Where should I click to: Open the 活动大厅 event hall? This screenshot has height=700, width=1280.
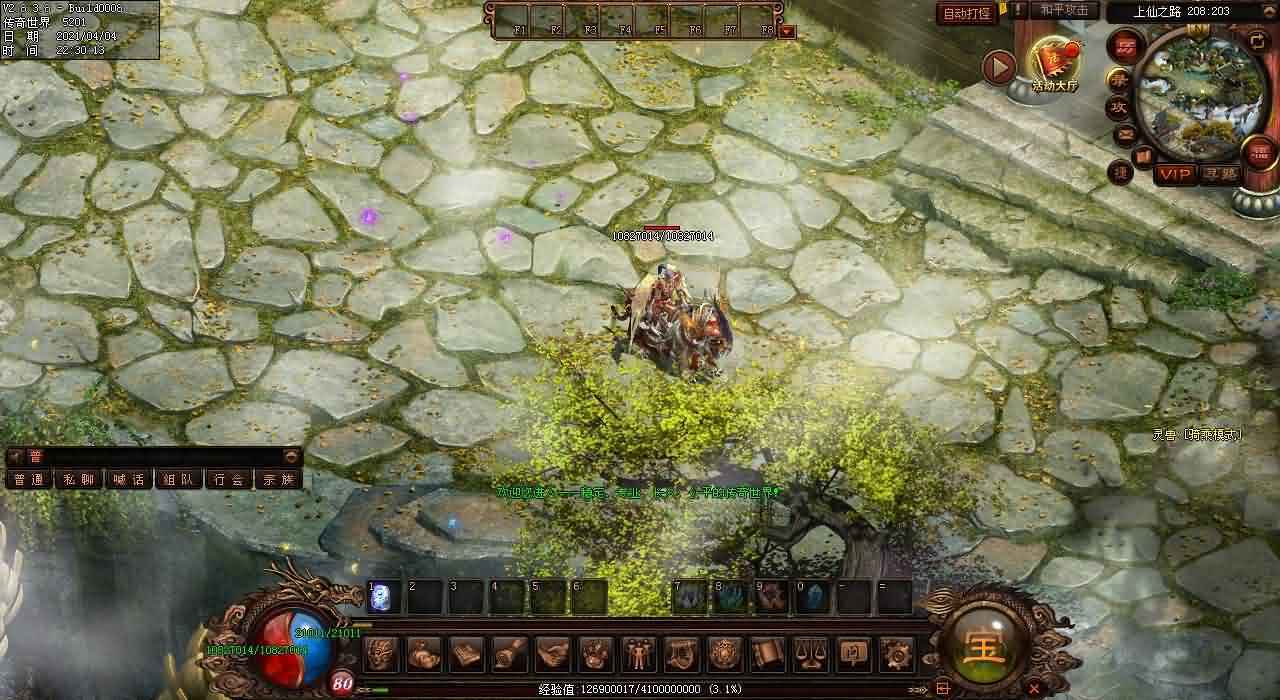[x=1054, y=66]
